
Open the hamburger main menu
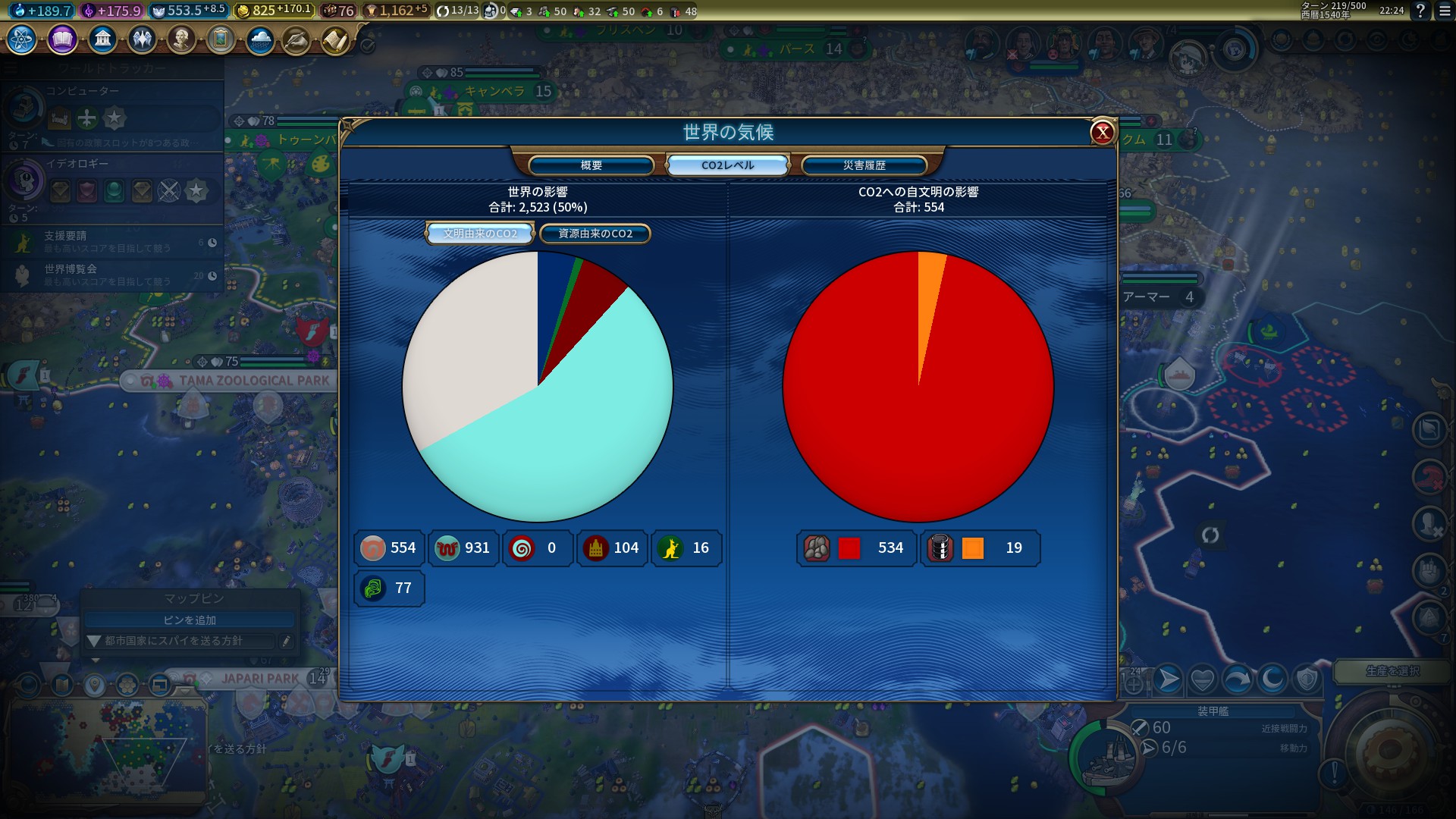coord(1445,11)
